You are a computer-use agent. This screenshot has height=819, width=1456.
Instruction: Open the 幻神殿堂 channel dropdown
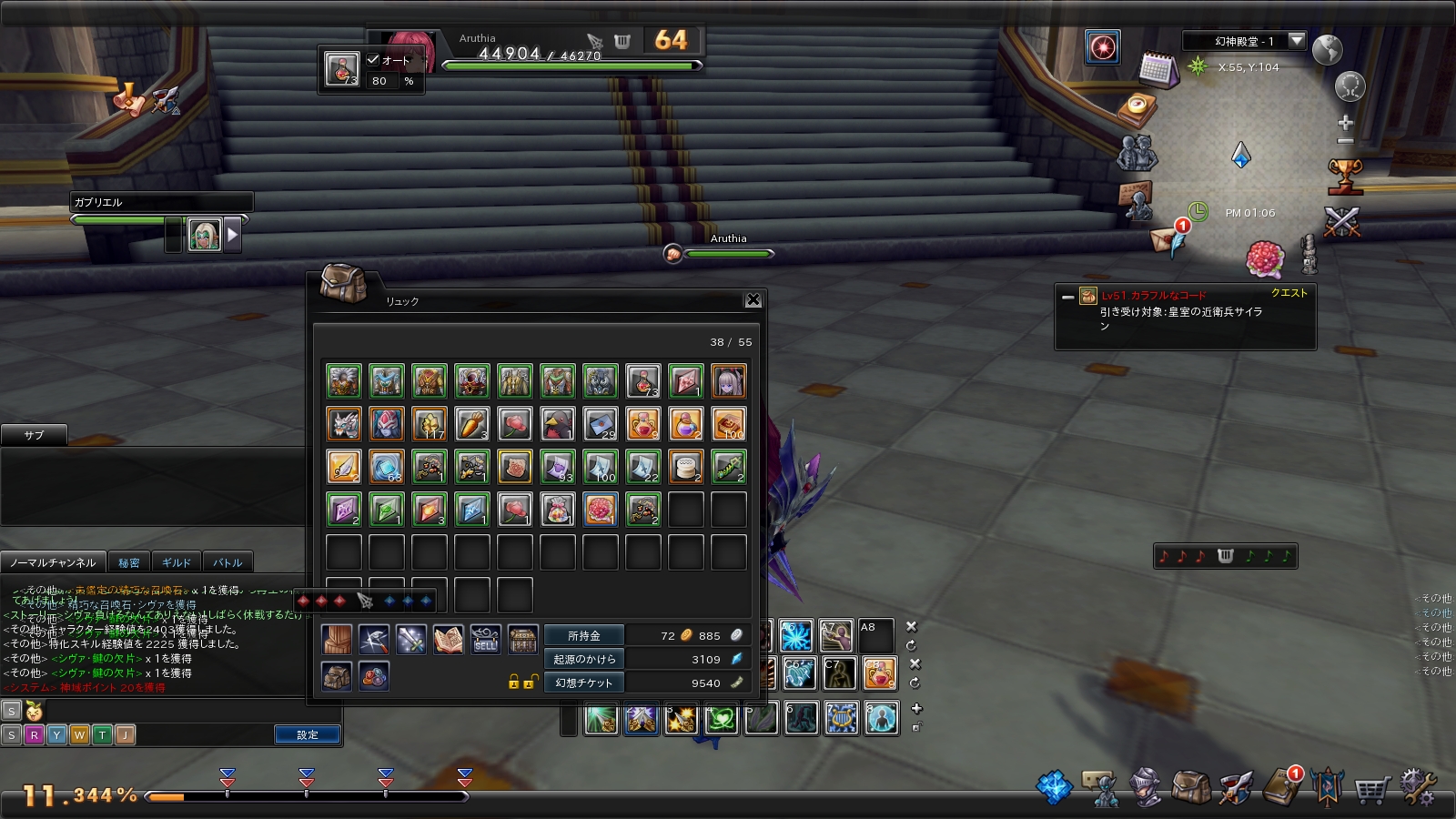coord(1297,41)
